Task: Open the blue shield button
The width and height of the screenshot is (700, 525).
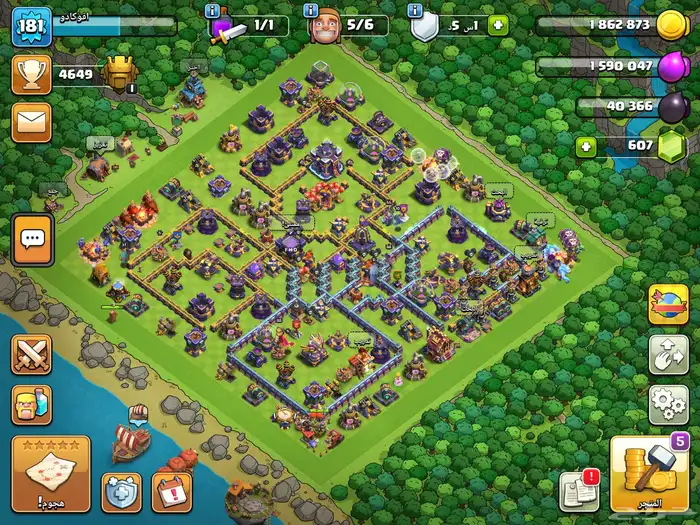Action: 122,492
